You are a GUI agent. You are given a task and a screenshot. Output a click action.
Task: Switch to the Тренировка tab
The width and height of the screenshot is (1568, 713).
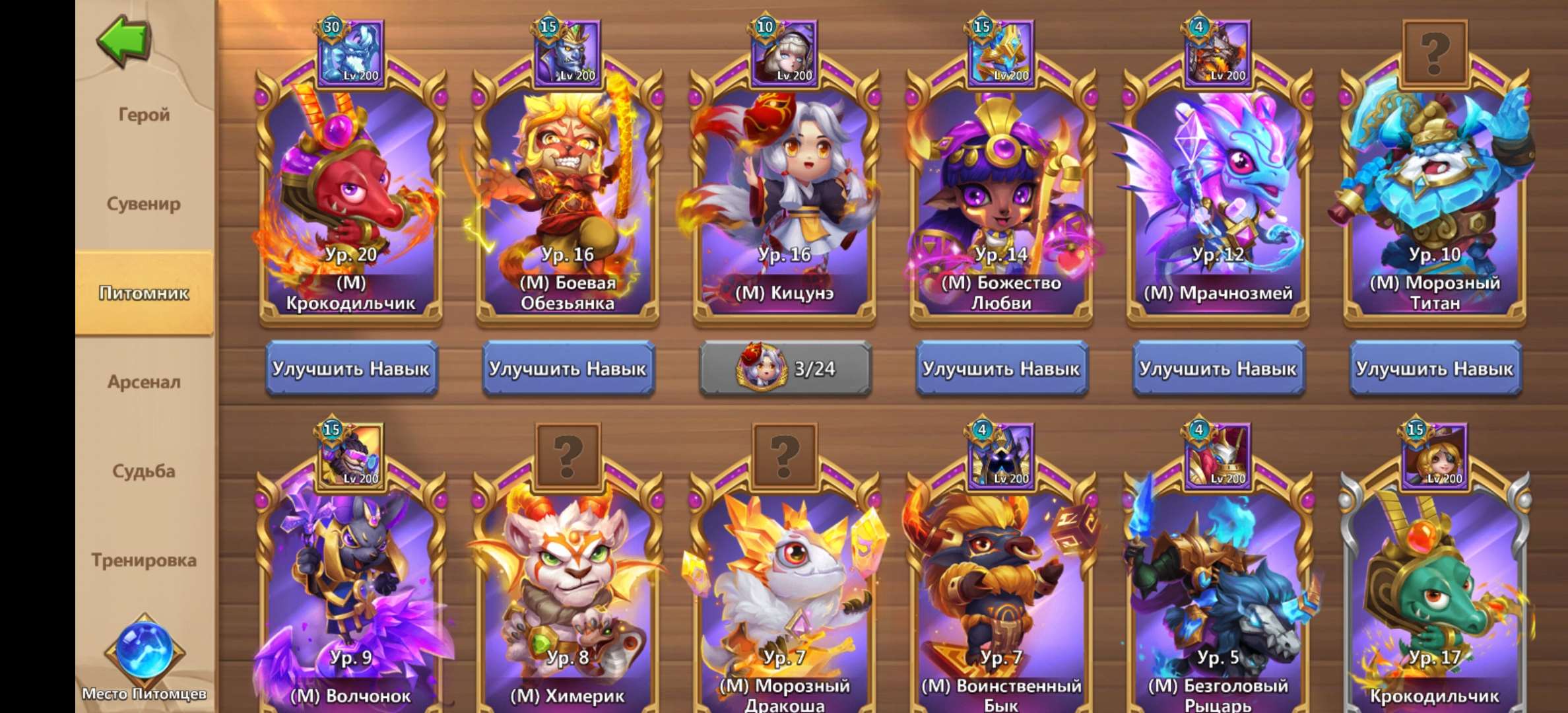coord(147,560)
